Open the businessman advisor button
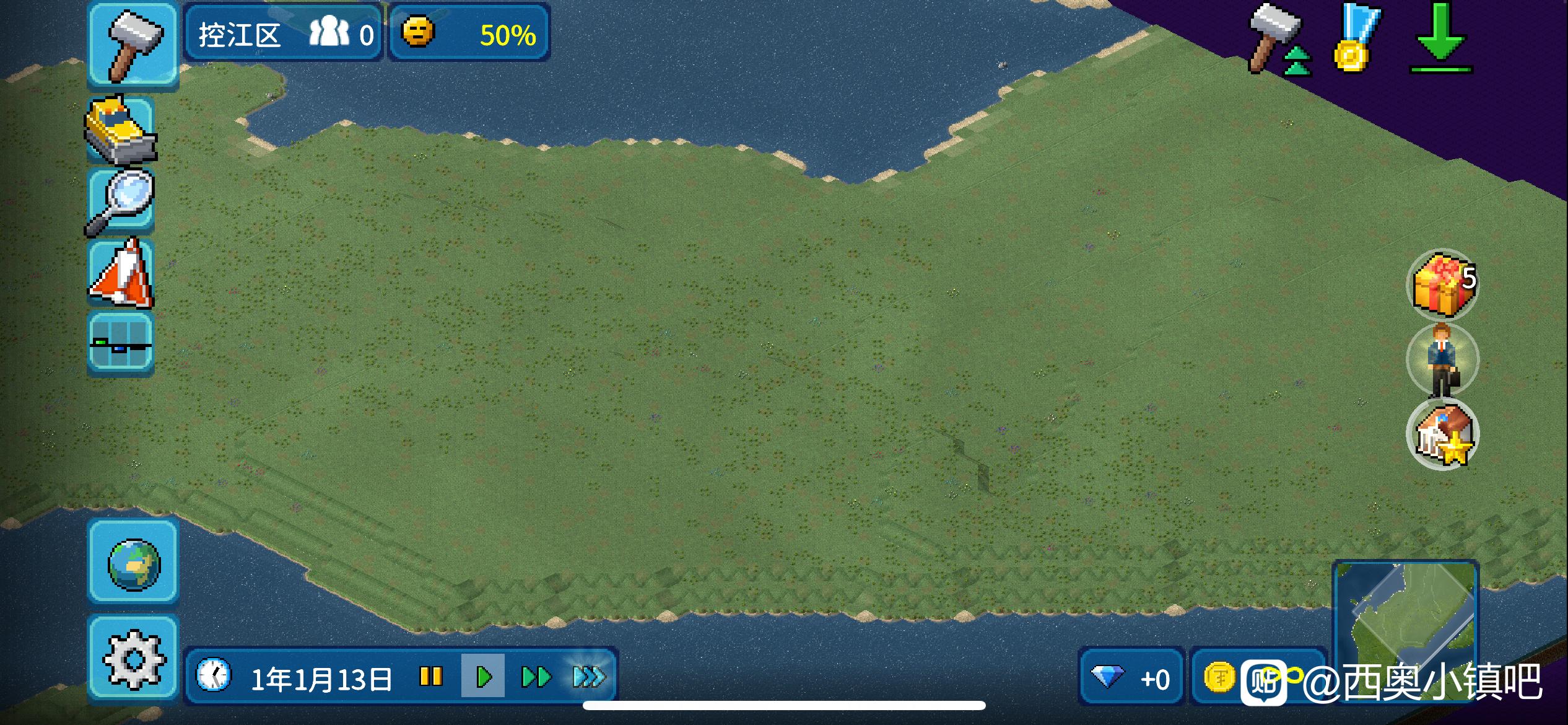This screenshot has height=725, width=1568. coord(1443,359)
